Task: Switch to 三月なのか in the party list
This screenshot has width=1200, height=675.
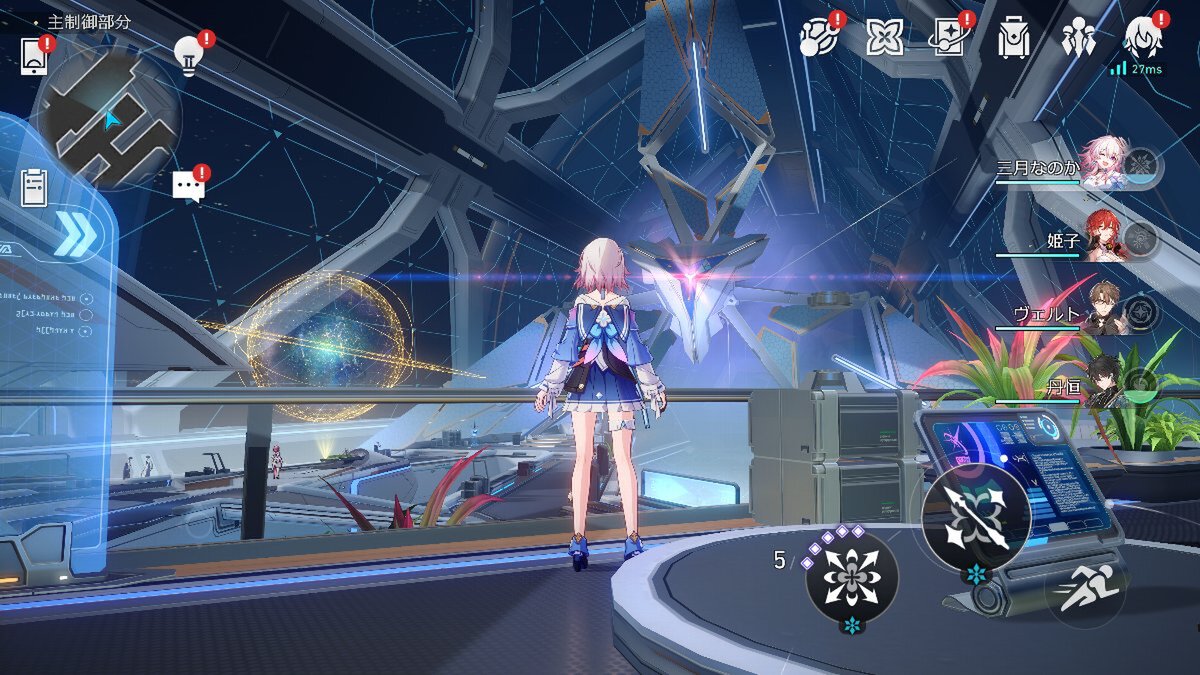Action: tap(1104, 164)
